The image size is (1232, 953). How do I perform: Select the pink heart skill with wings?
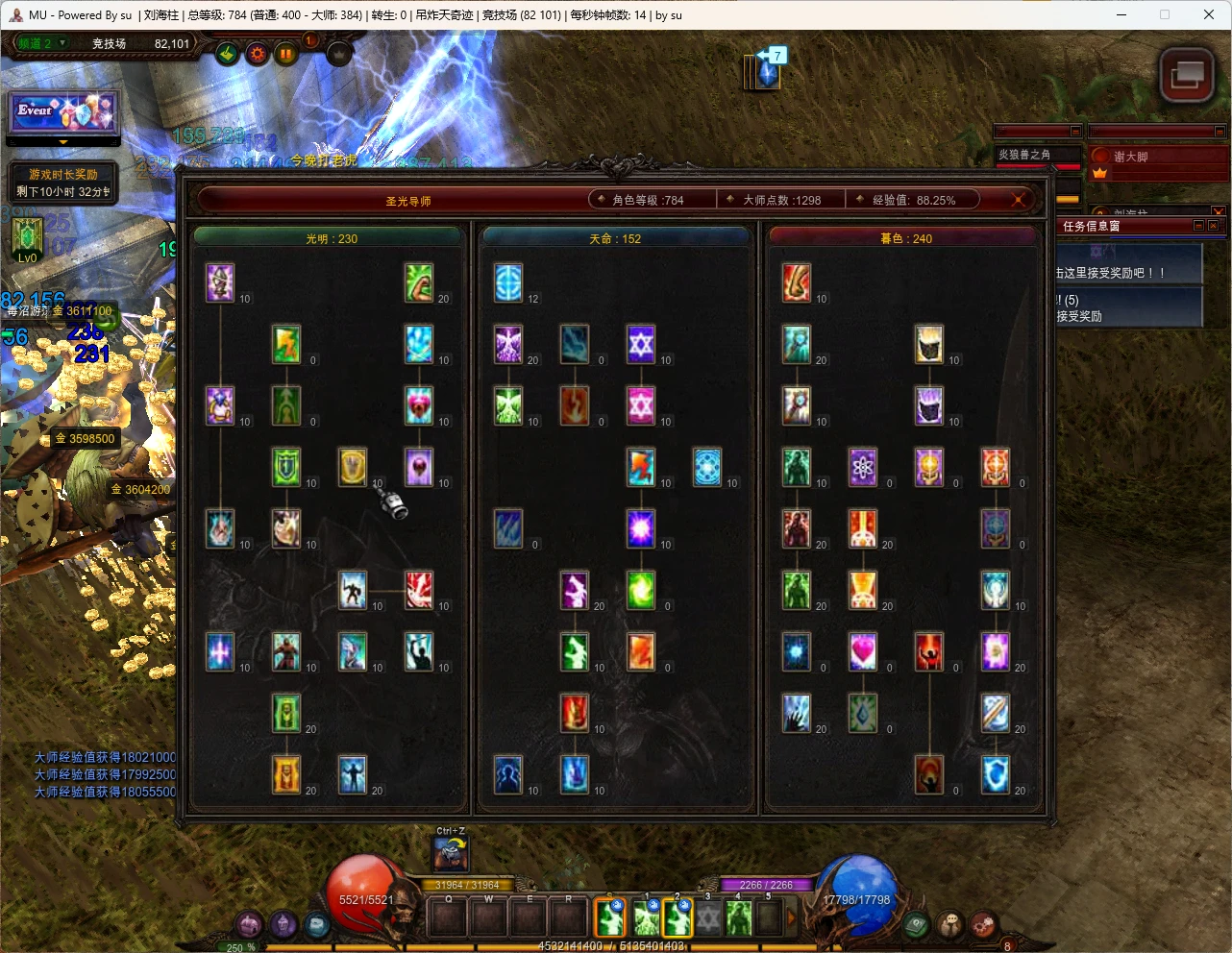click(x=419, y=405)
